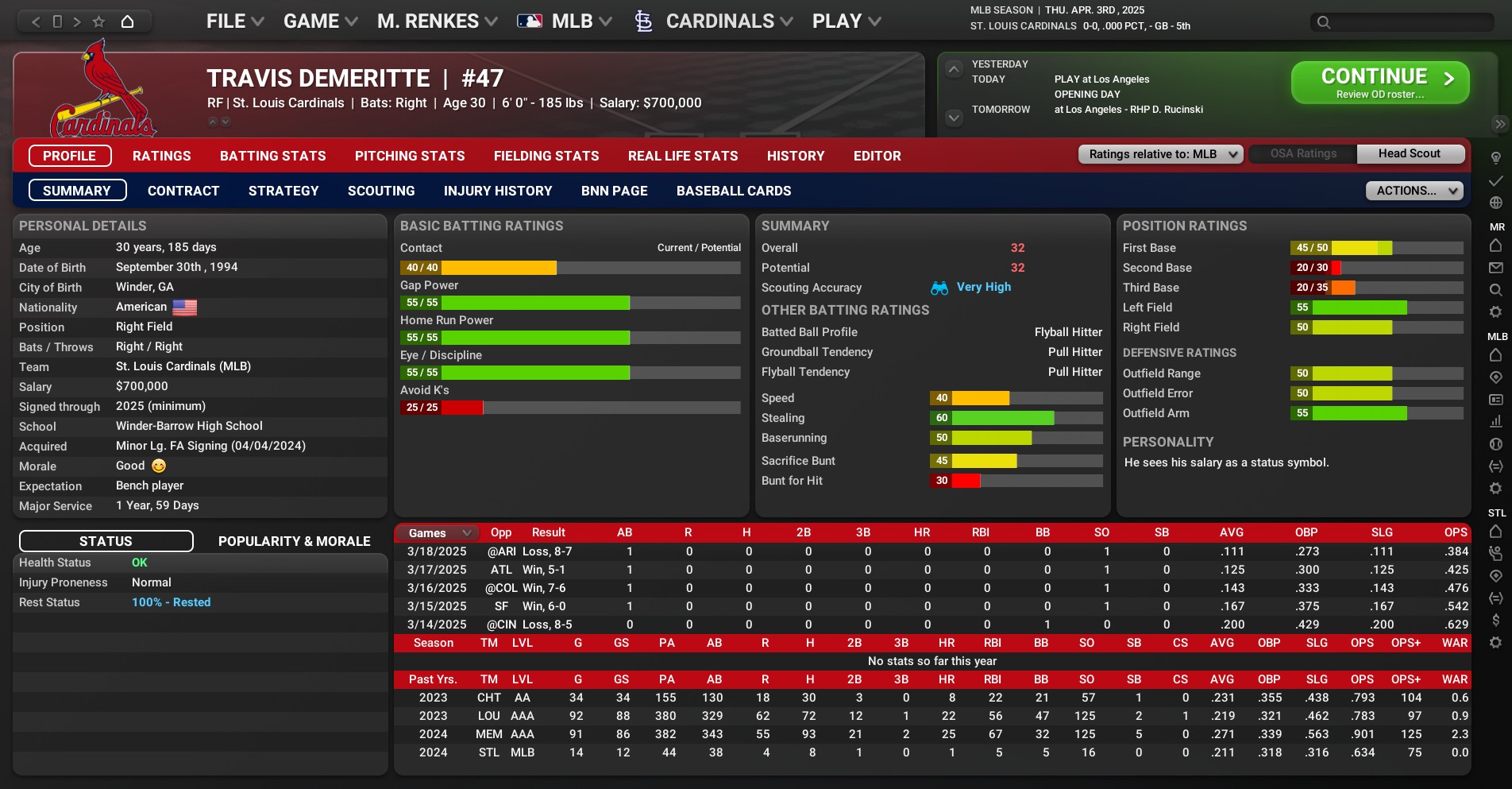Open the ACTIONS dropdown

point(1414,191)
